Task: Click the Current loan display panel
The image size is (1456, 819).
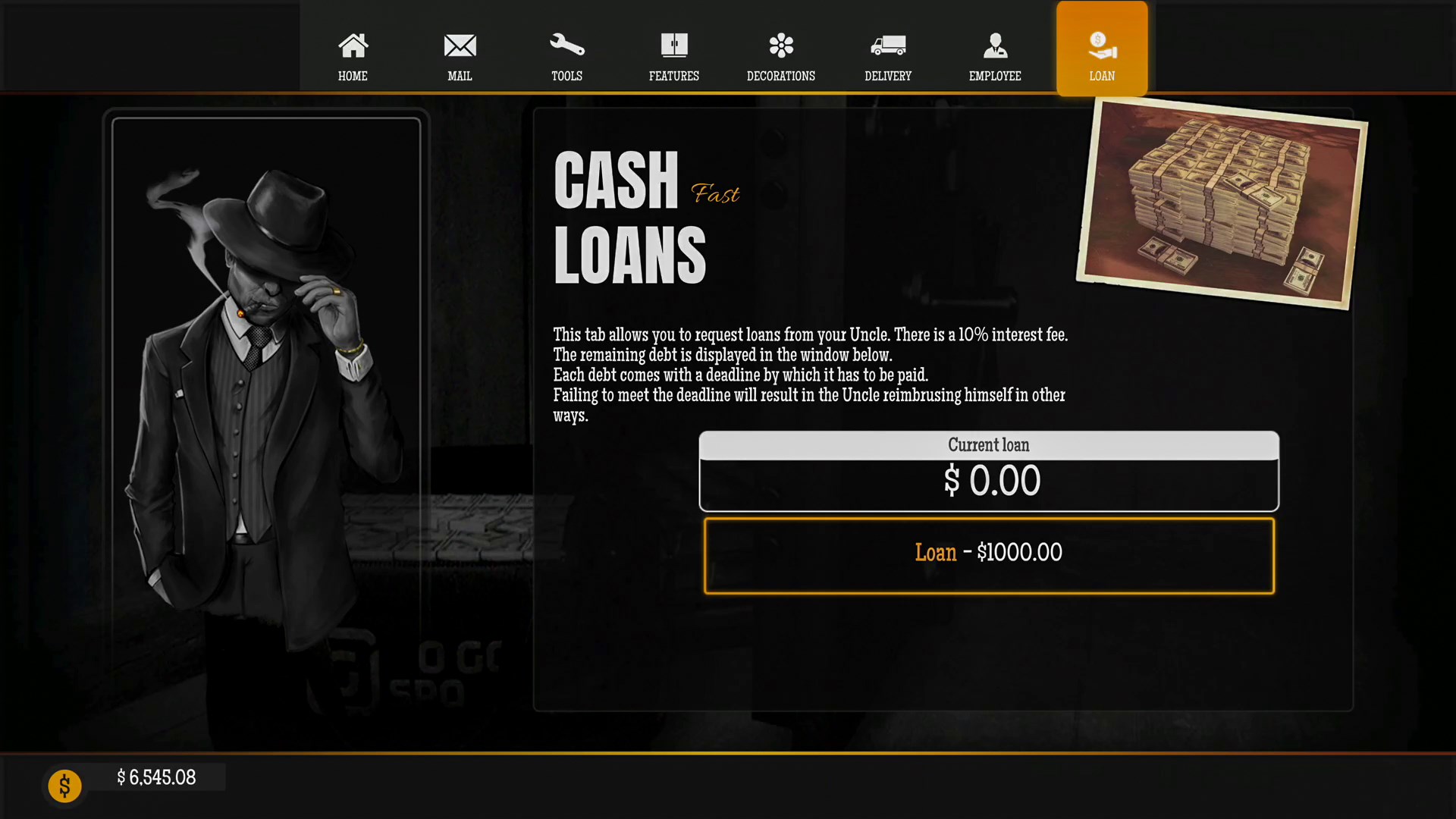Action: click(x=988, y=470)
